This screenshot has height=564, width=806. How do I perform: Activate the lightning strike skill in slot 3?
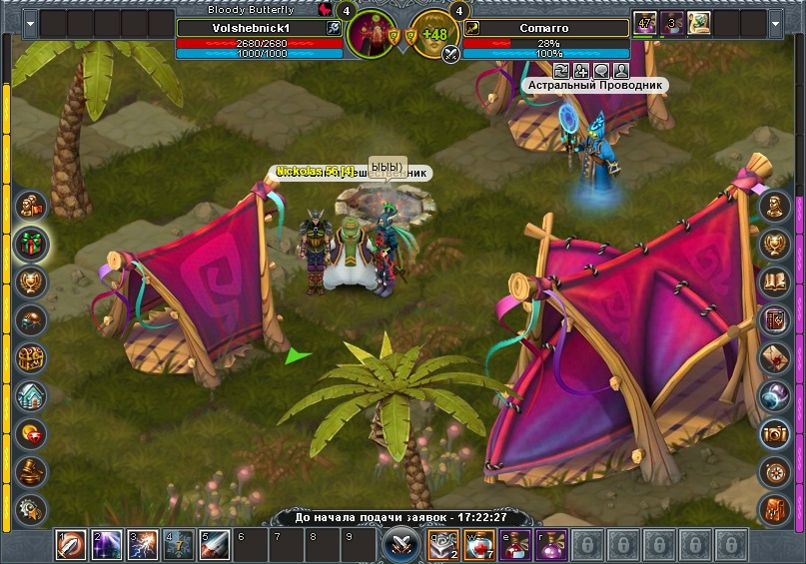point(142,545)
